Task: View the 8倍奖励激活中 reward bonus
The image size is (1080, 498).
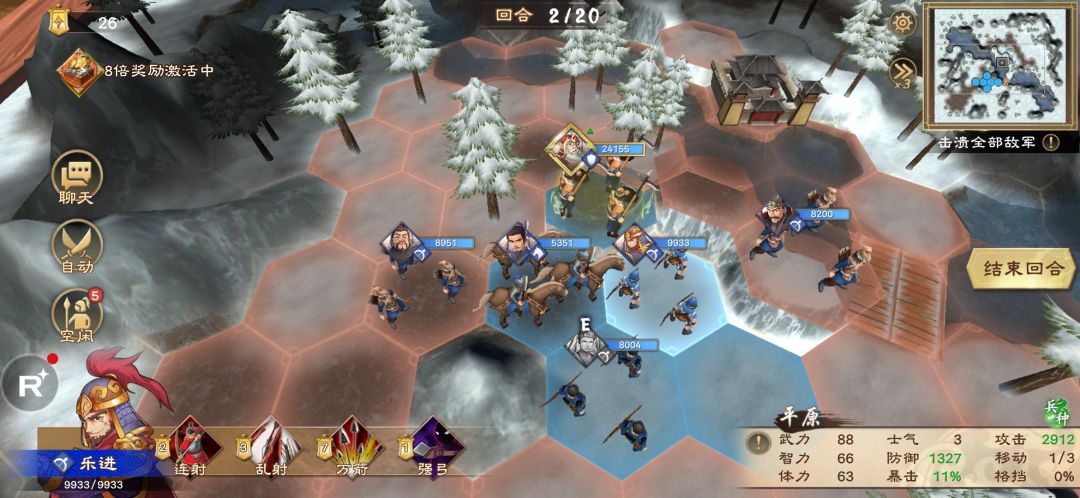Action: tap(78, 71)
